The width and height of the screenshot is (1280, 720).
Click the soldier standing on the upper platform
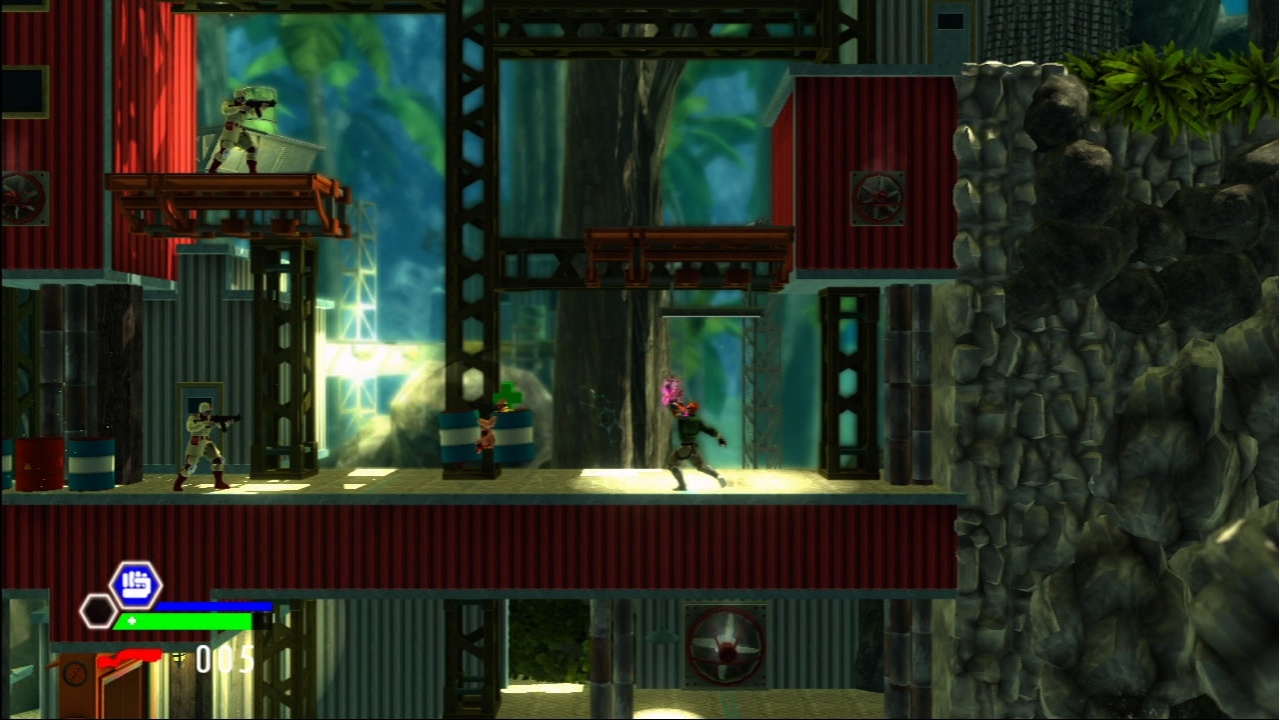tap(235, 130)
